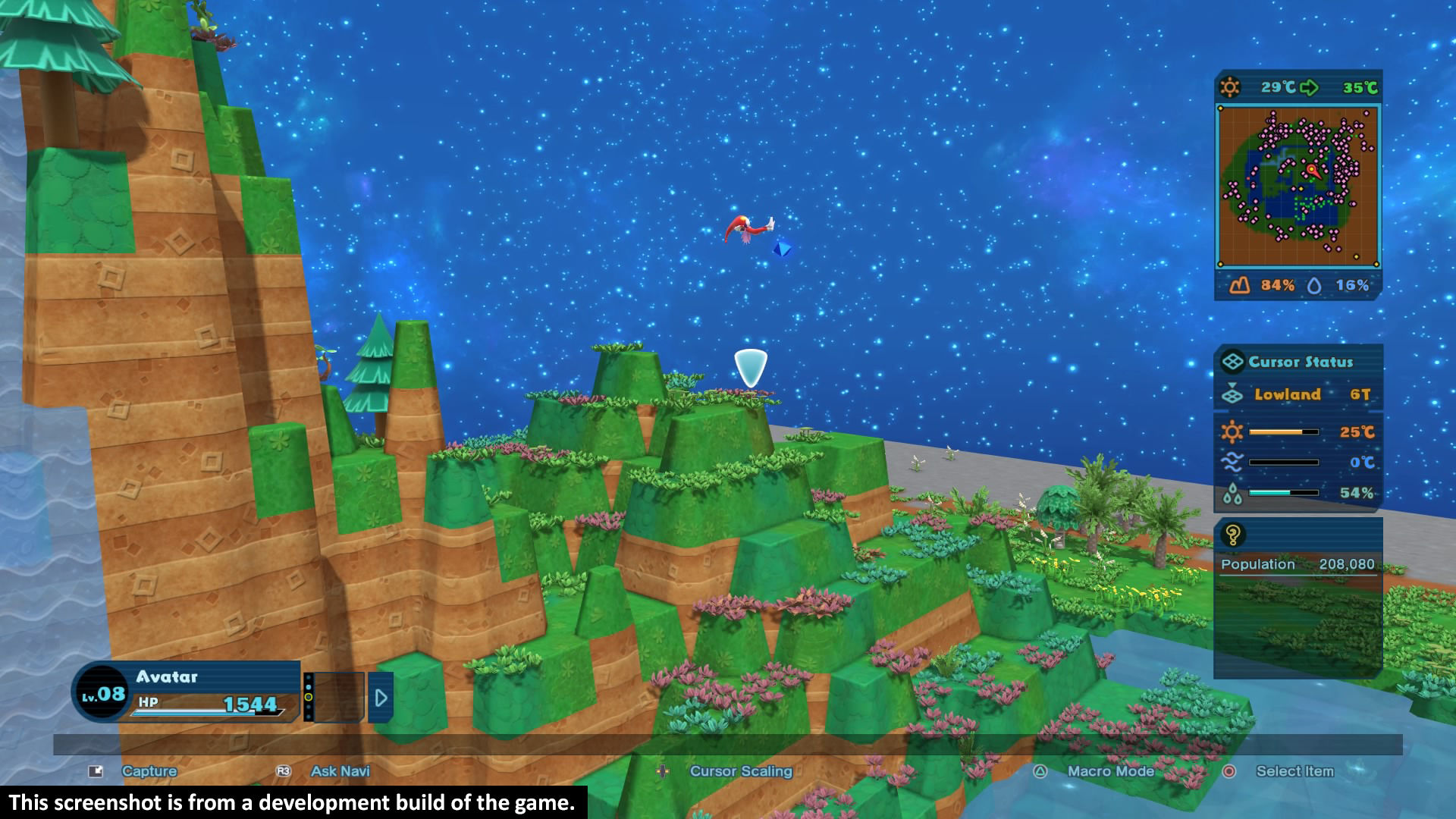Viewport: 1456px width, 819px height.
Task: Select the Lowland terrain tile icon
Action: pyautogui.click(x=1233, y=396)
